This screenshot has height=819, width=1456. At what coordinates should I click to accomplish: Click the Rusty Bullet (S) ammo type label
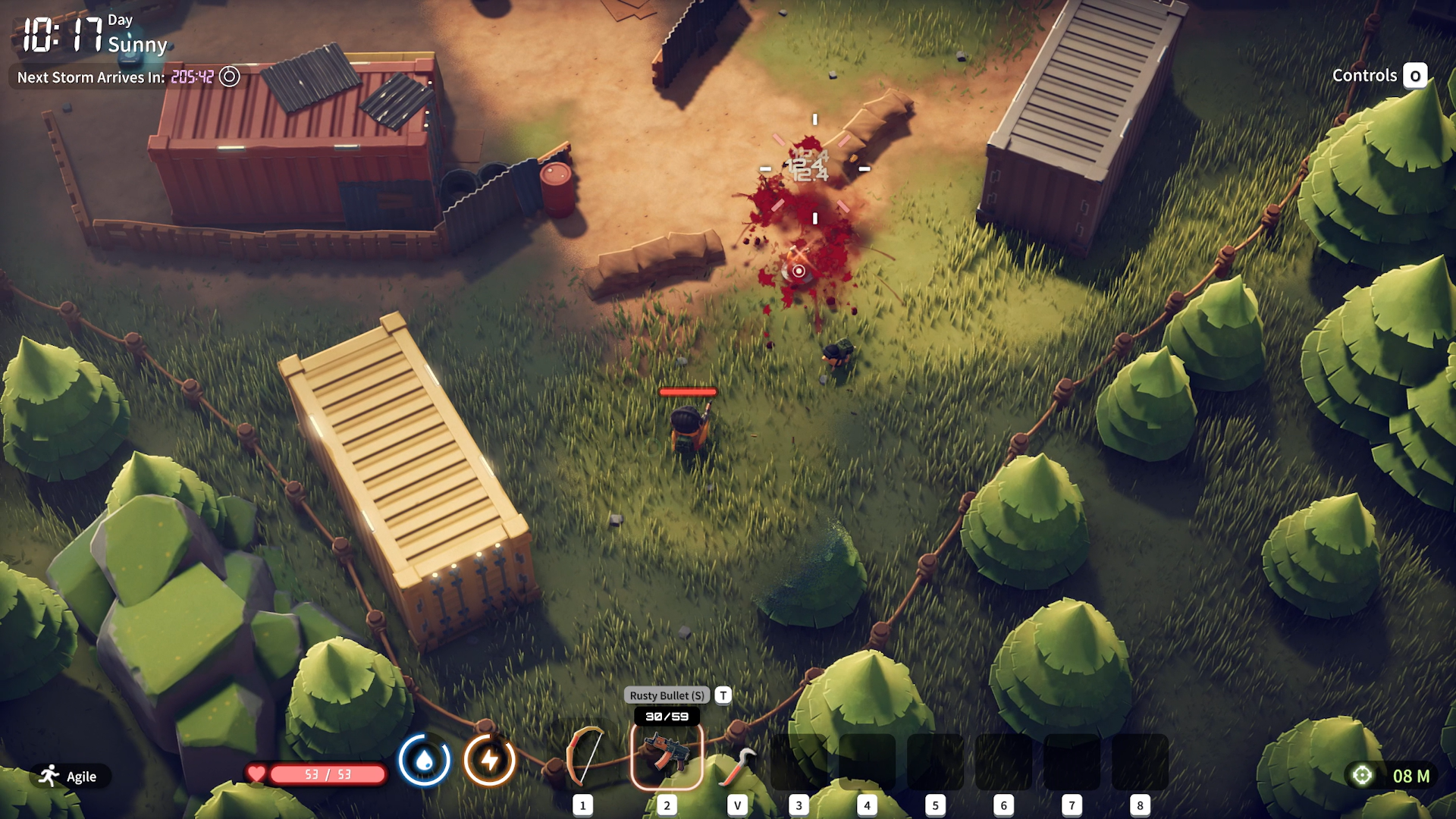tap(667, 695)
